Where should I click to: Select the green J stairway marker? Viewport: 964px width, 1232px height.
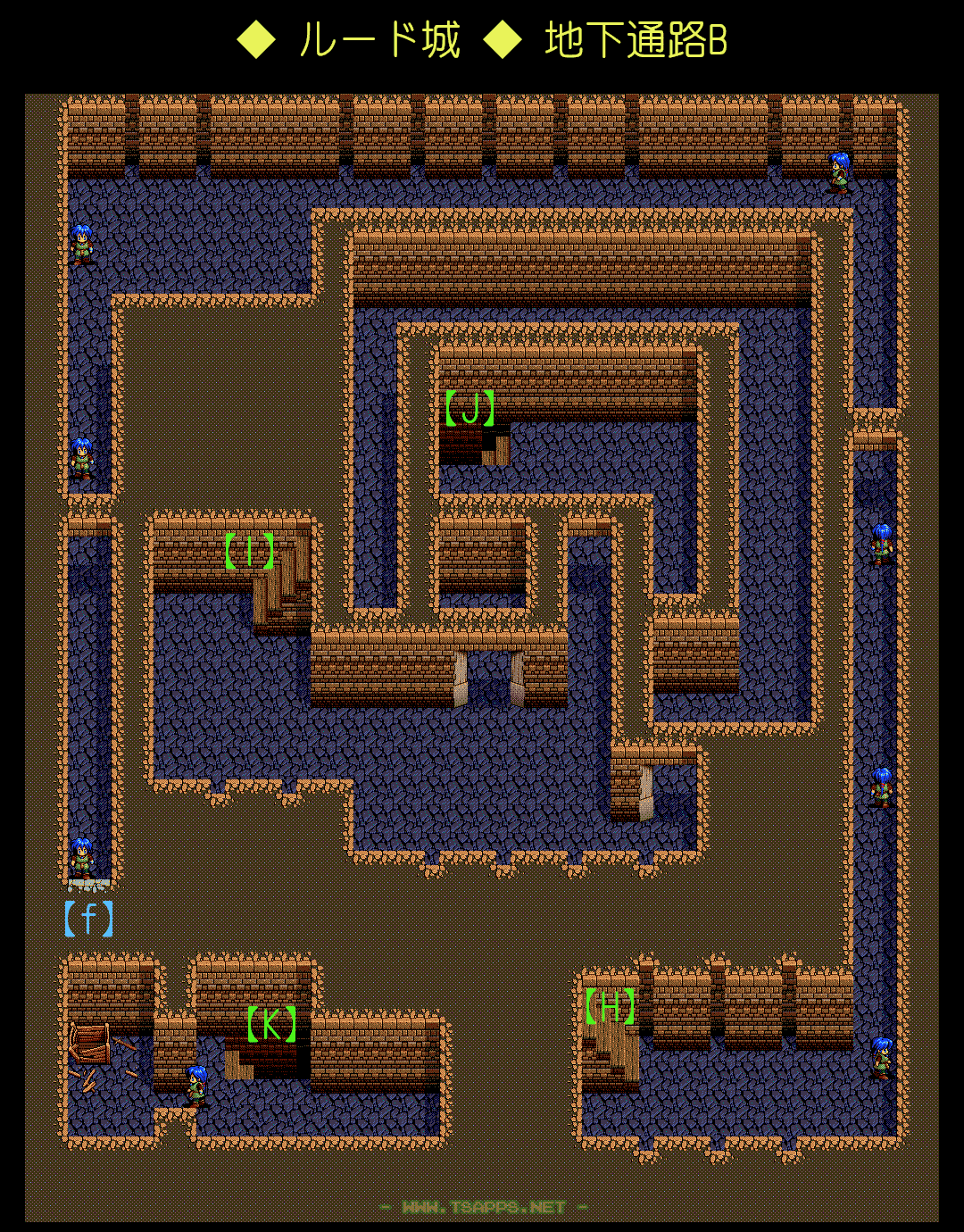pyautogui.click(x=470, y=409)
